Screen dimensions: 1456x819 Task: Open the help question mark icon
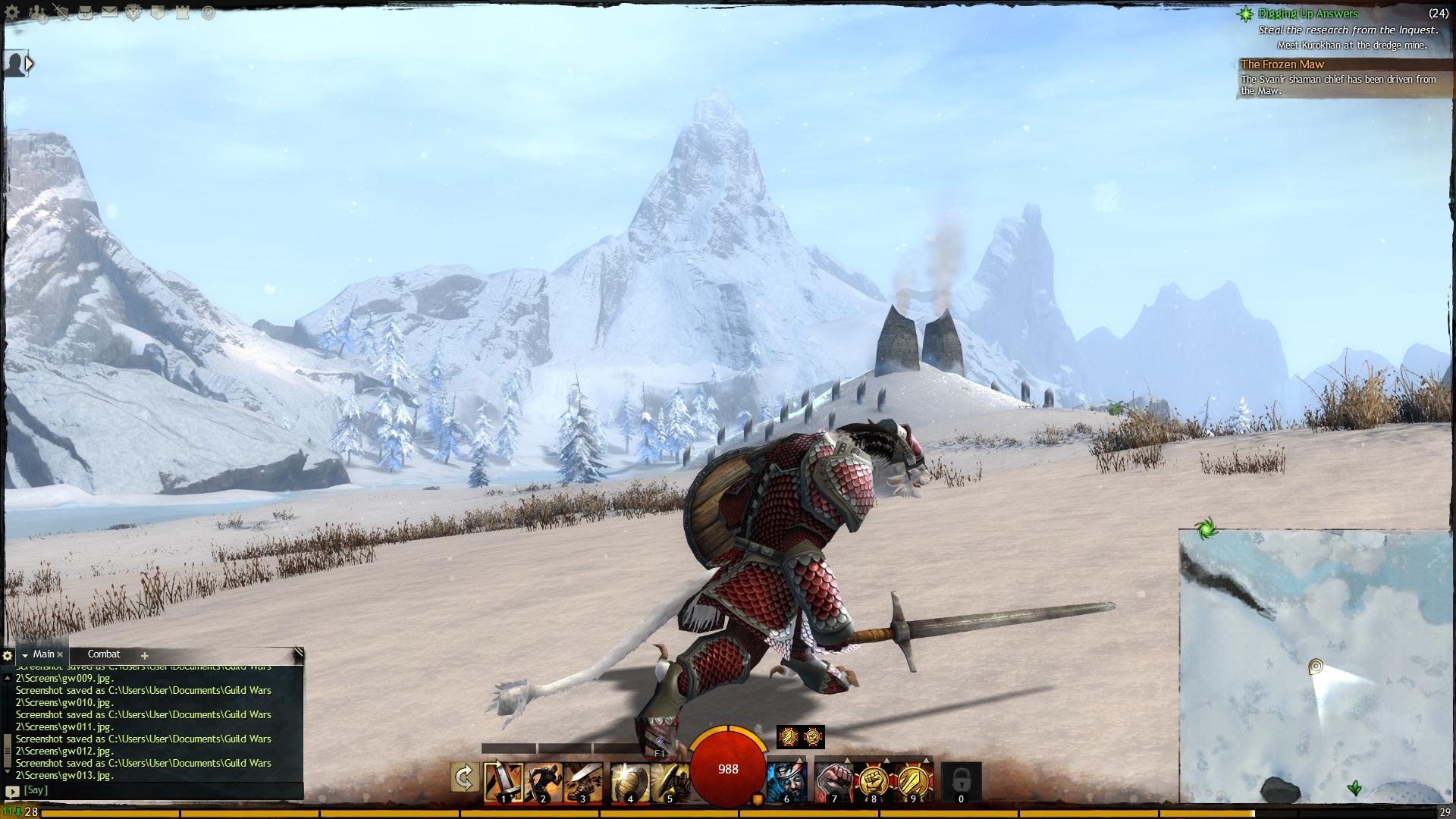pos(208,13)
